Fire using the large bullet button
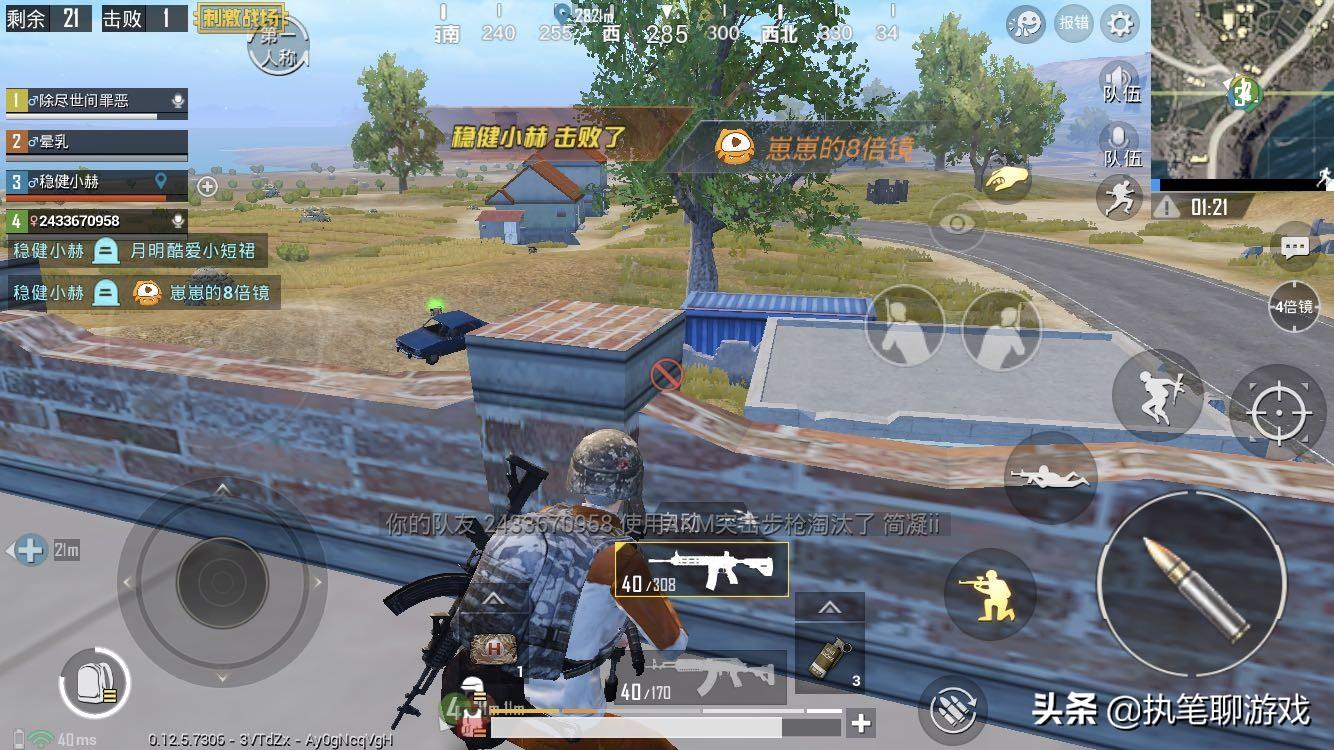 tap(1190, 582)
